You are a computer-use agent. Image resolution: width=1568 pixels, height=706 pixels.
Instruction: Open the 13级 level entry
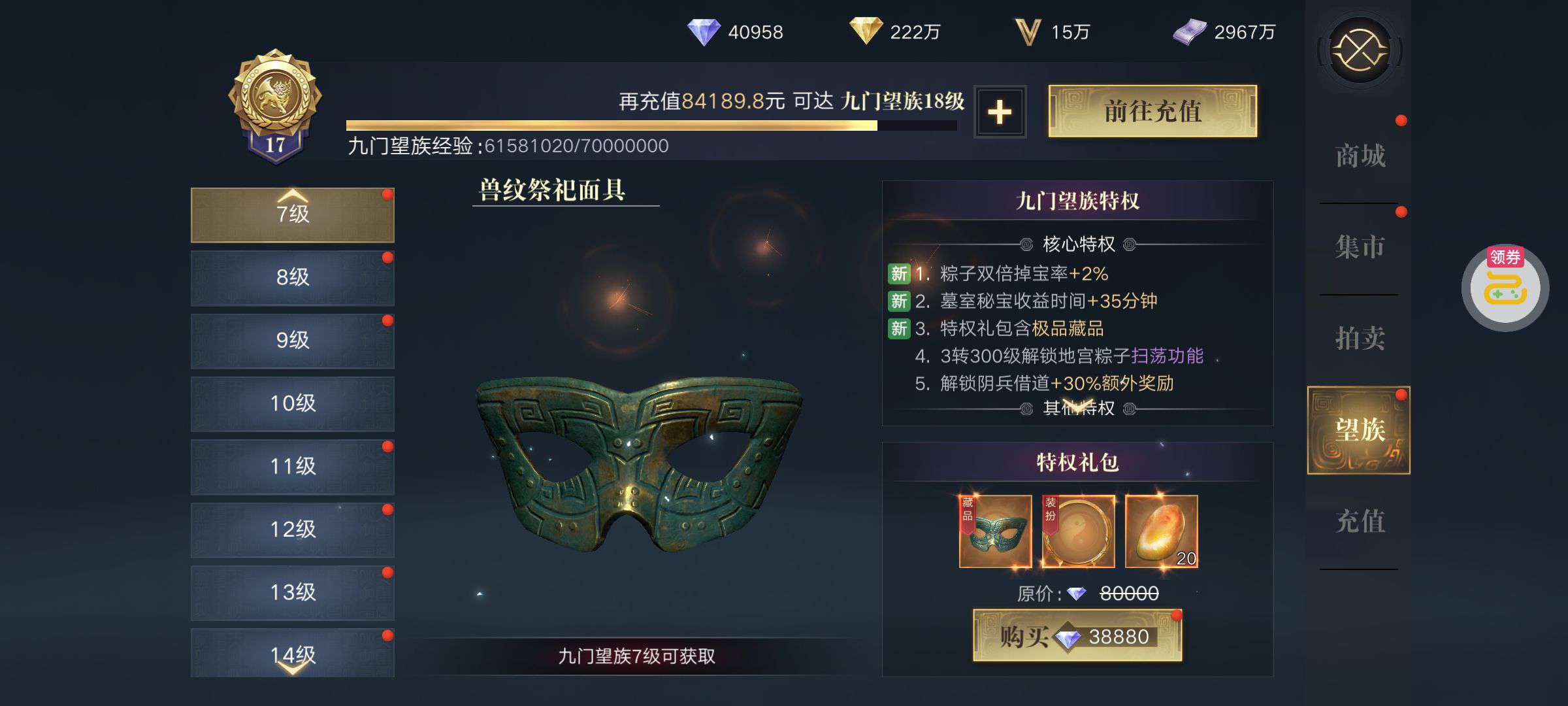(293, 592)
